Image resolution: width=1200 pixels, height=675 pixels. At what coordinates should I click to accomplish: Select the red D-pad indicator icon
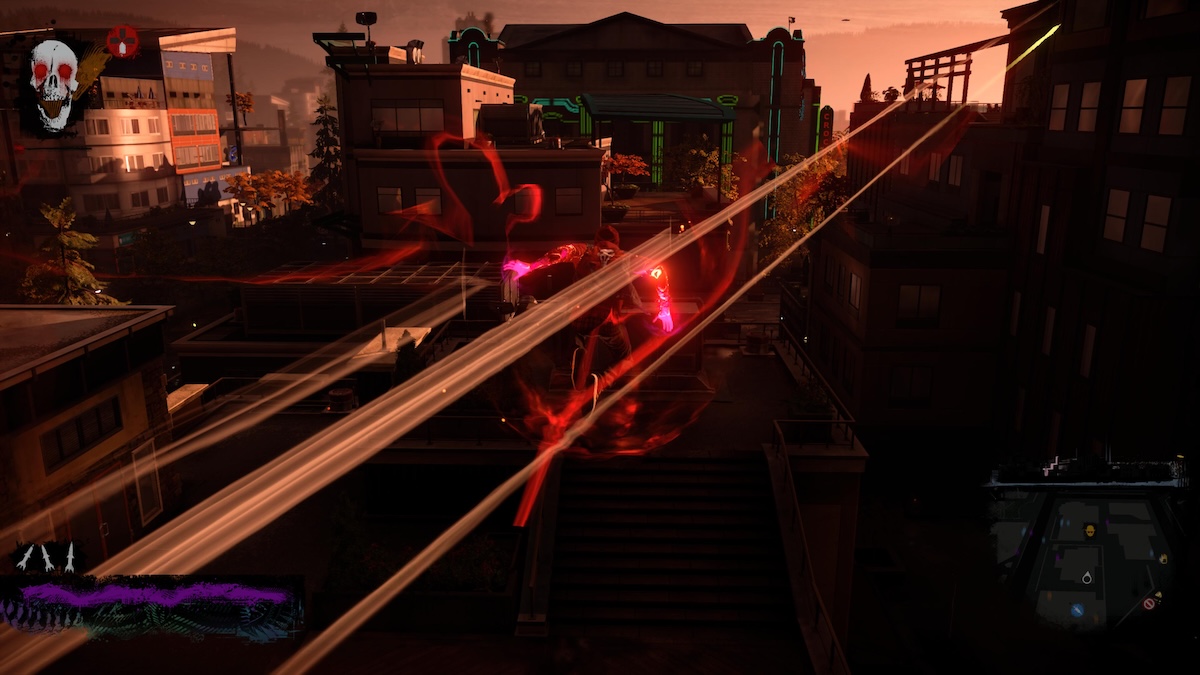point(122,41)
